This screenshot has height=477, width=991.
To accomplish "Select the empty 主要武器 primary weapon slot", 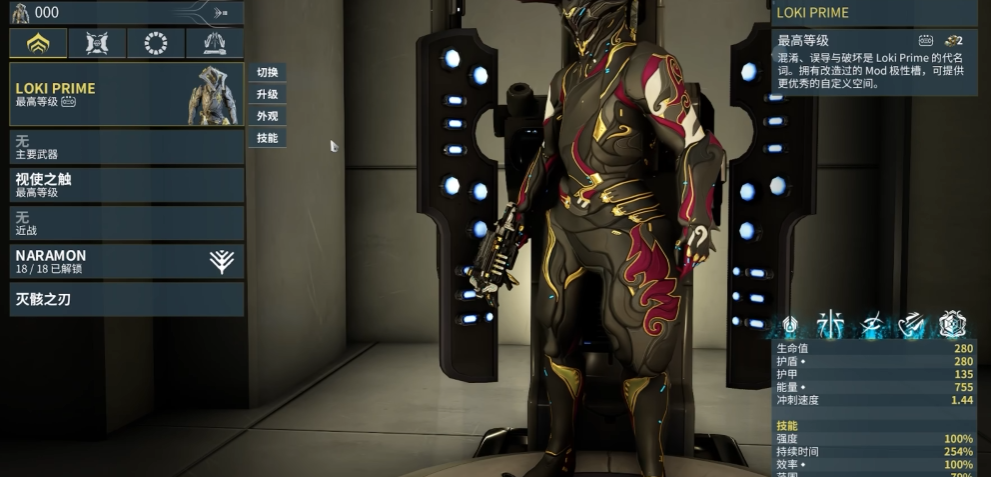I will [126, 147].
